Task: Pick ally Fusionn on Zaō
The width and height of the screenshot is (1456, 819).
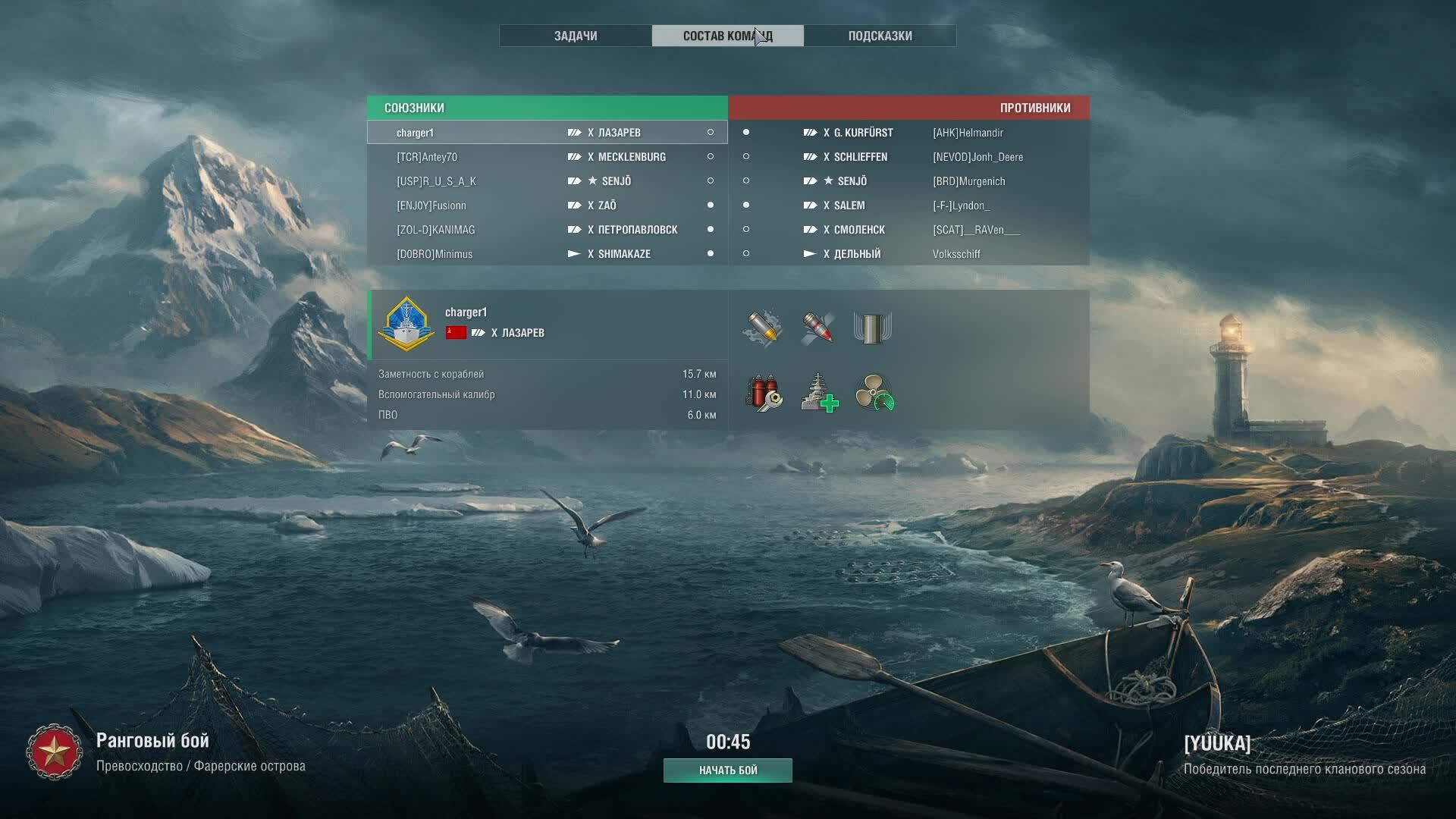Action: point(547,206)
